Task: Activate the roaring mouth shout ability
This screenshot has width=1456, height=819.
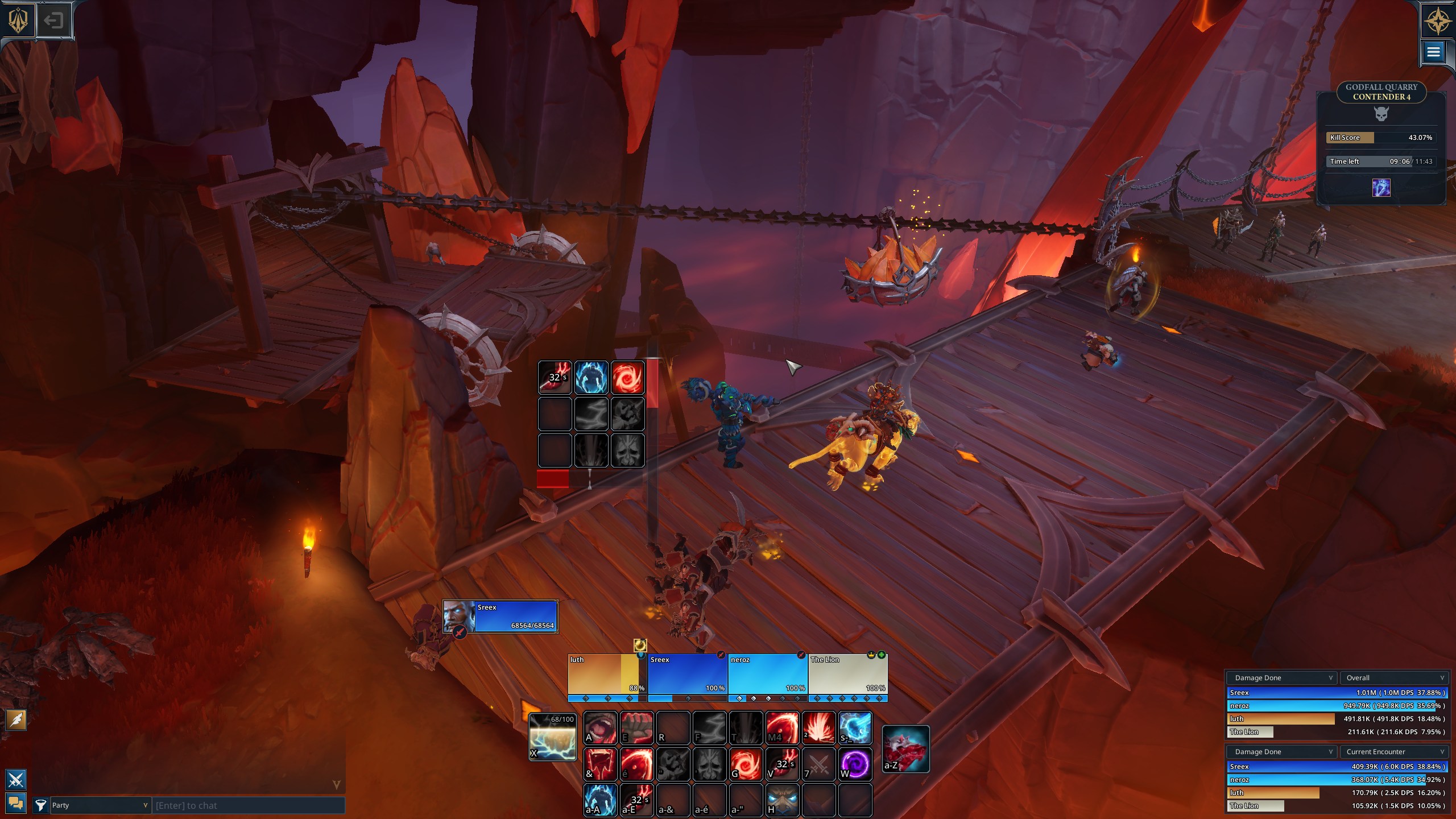Action: pyautogui.click(x=600, y=727)
